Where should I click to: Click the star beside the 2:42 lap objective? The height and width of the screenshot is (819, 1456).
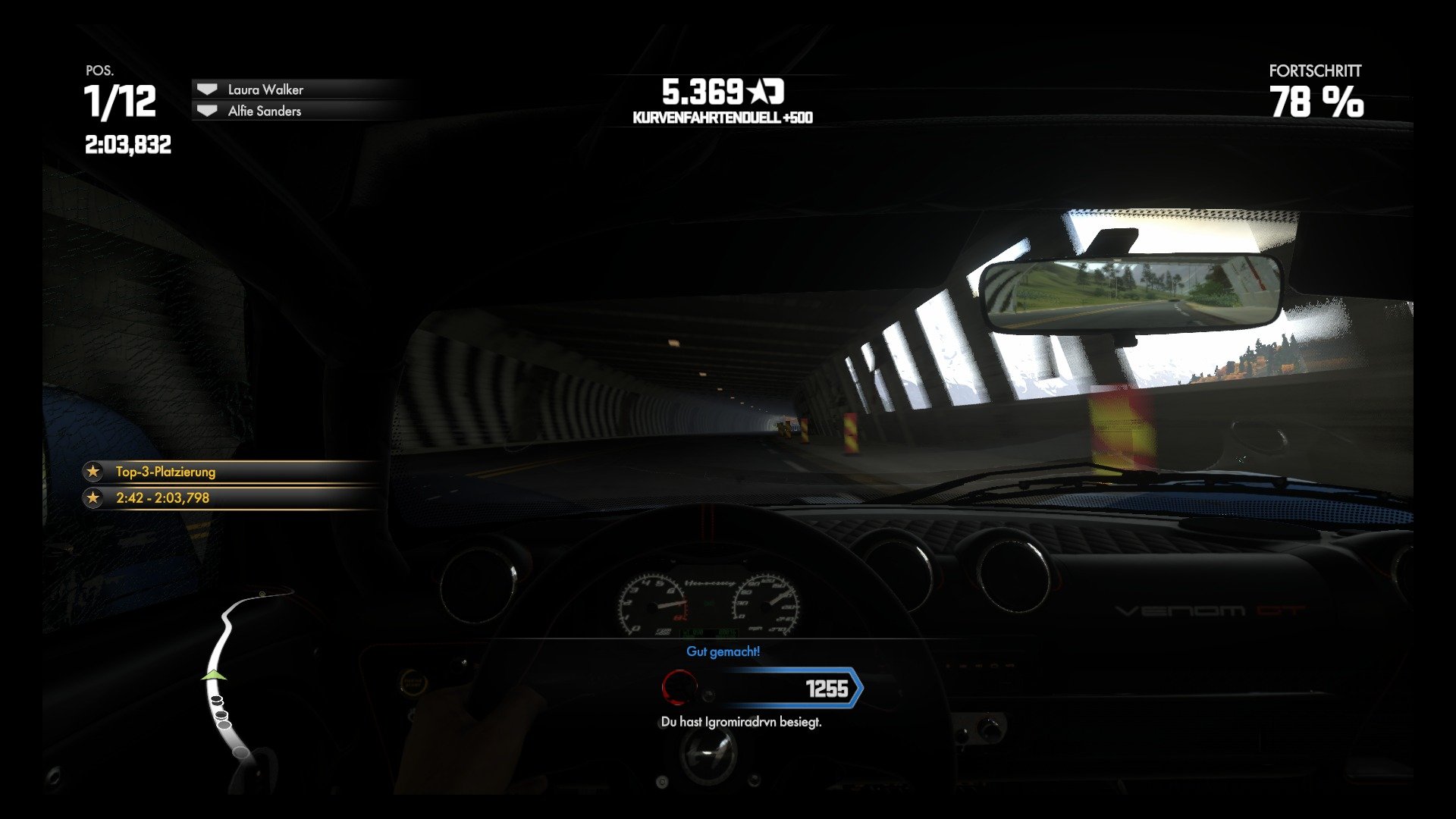pyautogui.click(x=93, y=497)
